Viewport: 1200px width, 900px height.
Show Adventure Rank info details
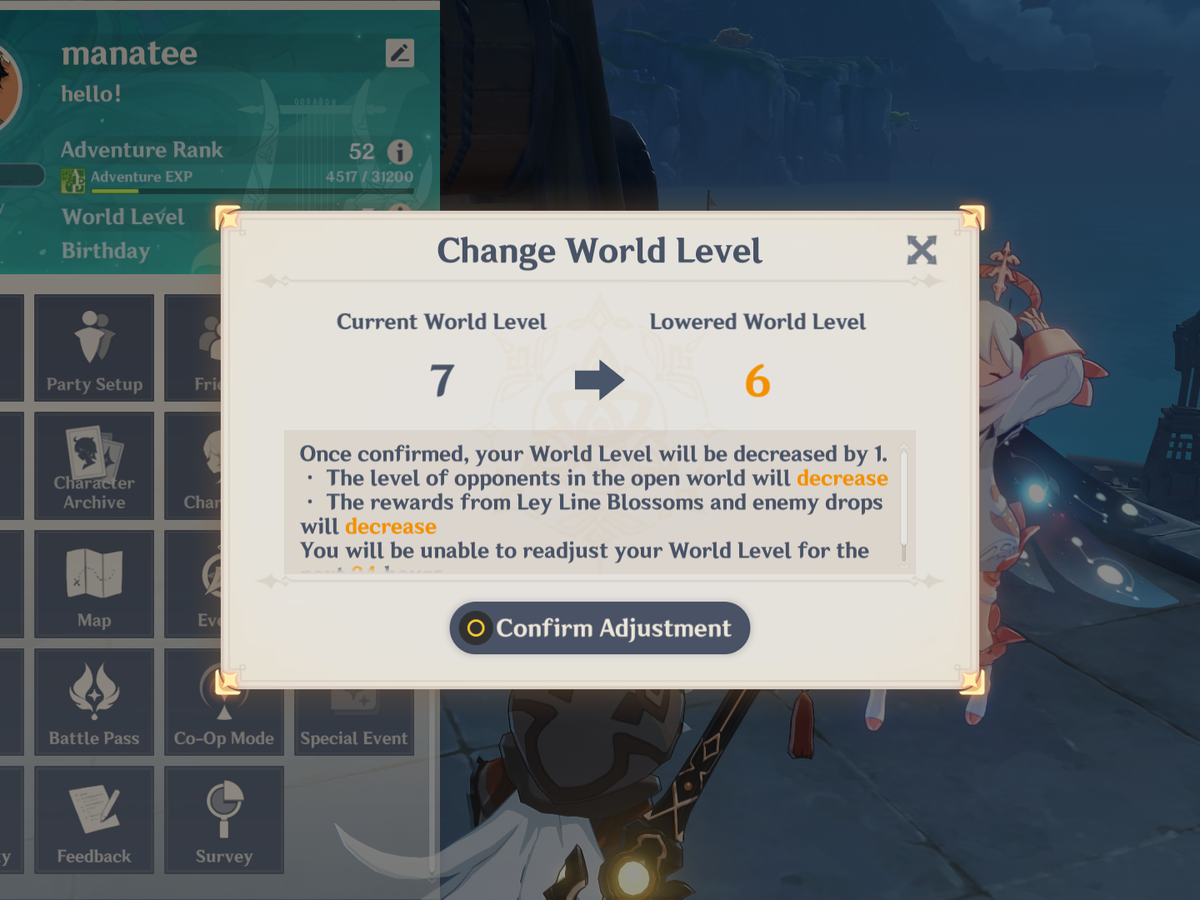tap(399, 152)
